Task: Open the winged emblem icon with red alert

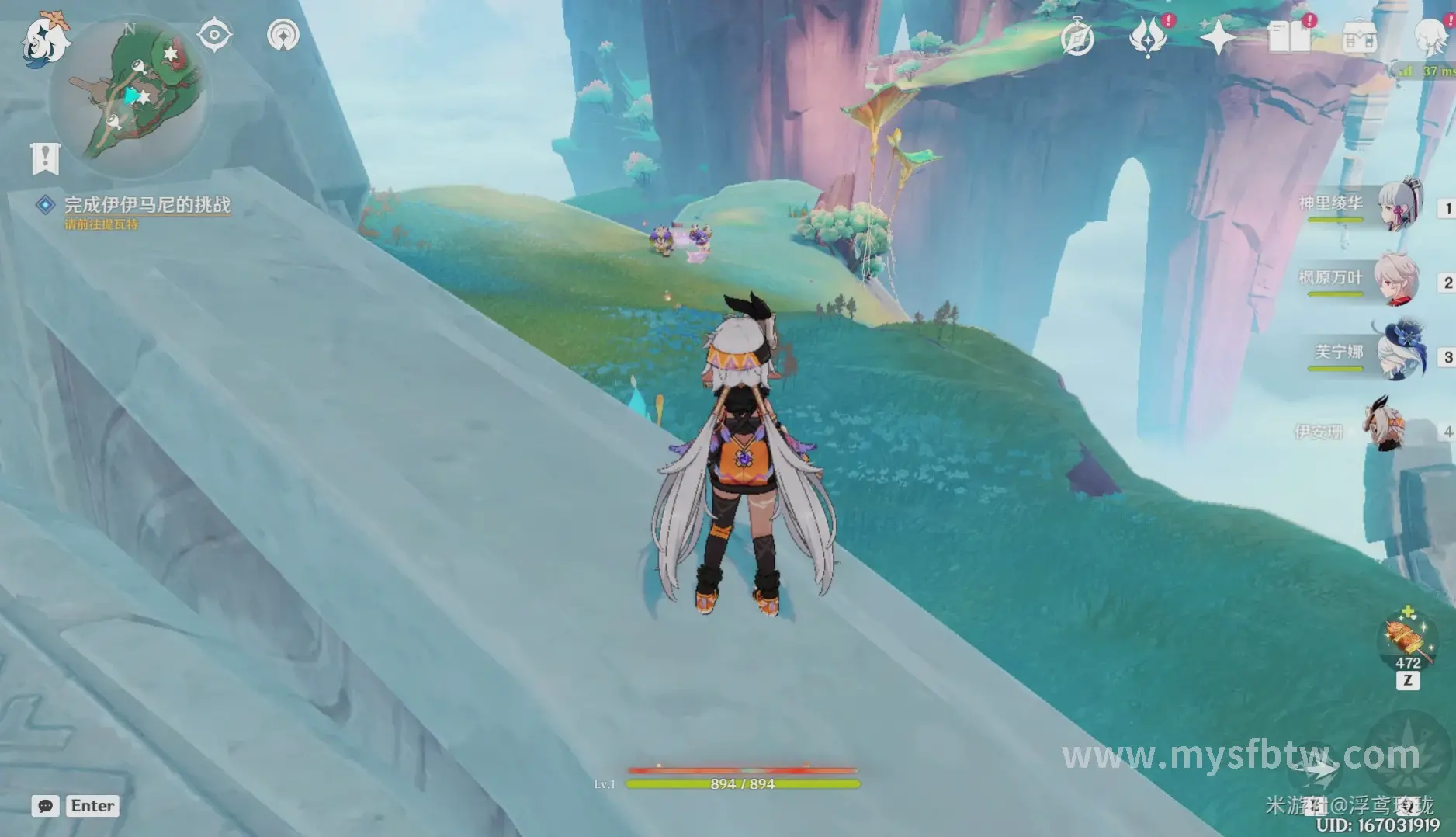Action: (x=1148, y=37)
